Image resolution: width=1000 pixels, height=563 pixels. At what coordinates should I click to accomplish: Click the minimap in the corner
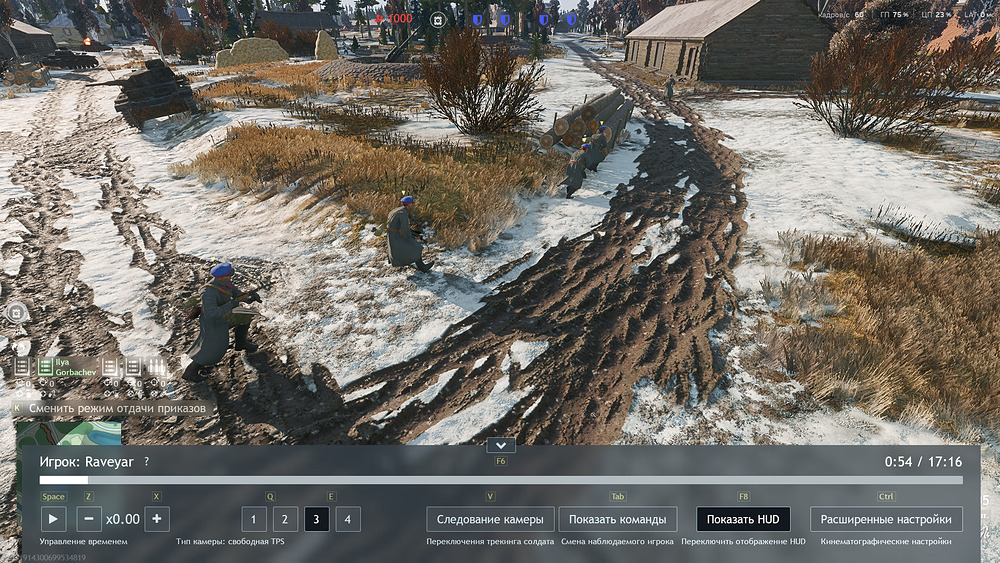[68, 433]
